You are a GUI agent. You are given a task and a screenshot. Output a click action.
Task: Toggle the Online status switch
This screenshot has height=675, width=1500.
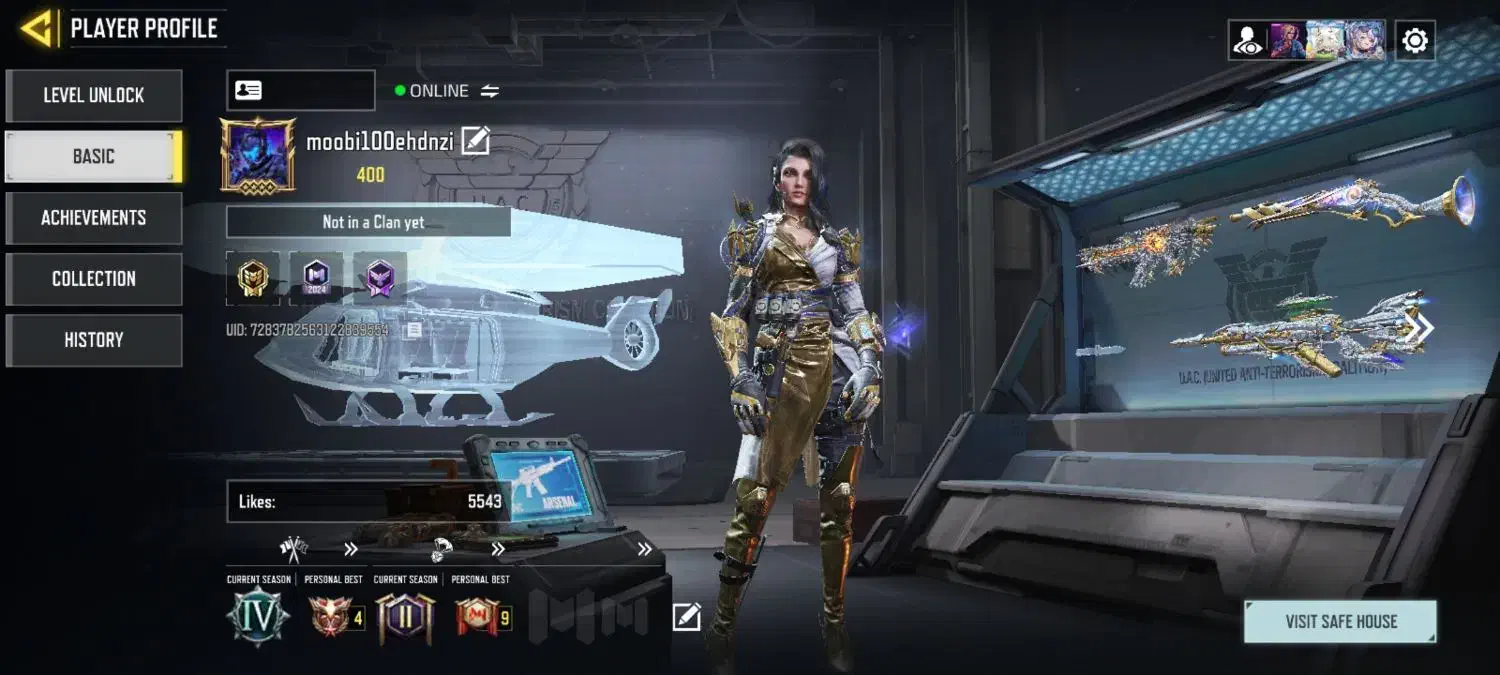490,91
